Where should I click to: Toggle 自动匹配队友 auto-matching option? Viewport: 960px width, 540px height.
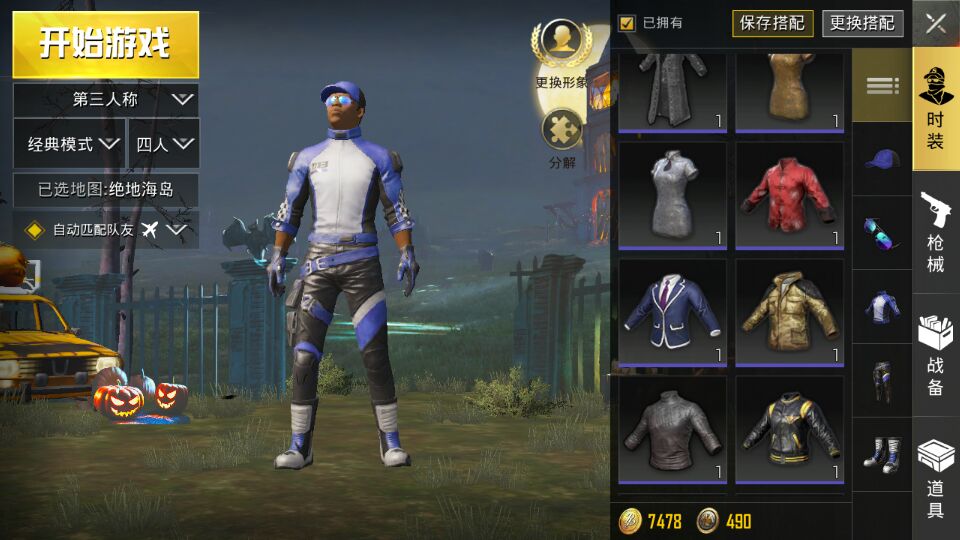point(105,230)
